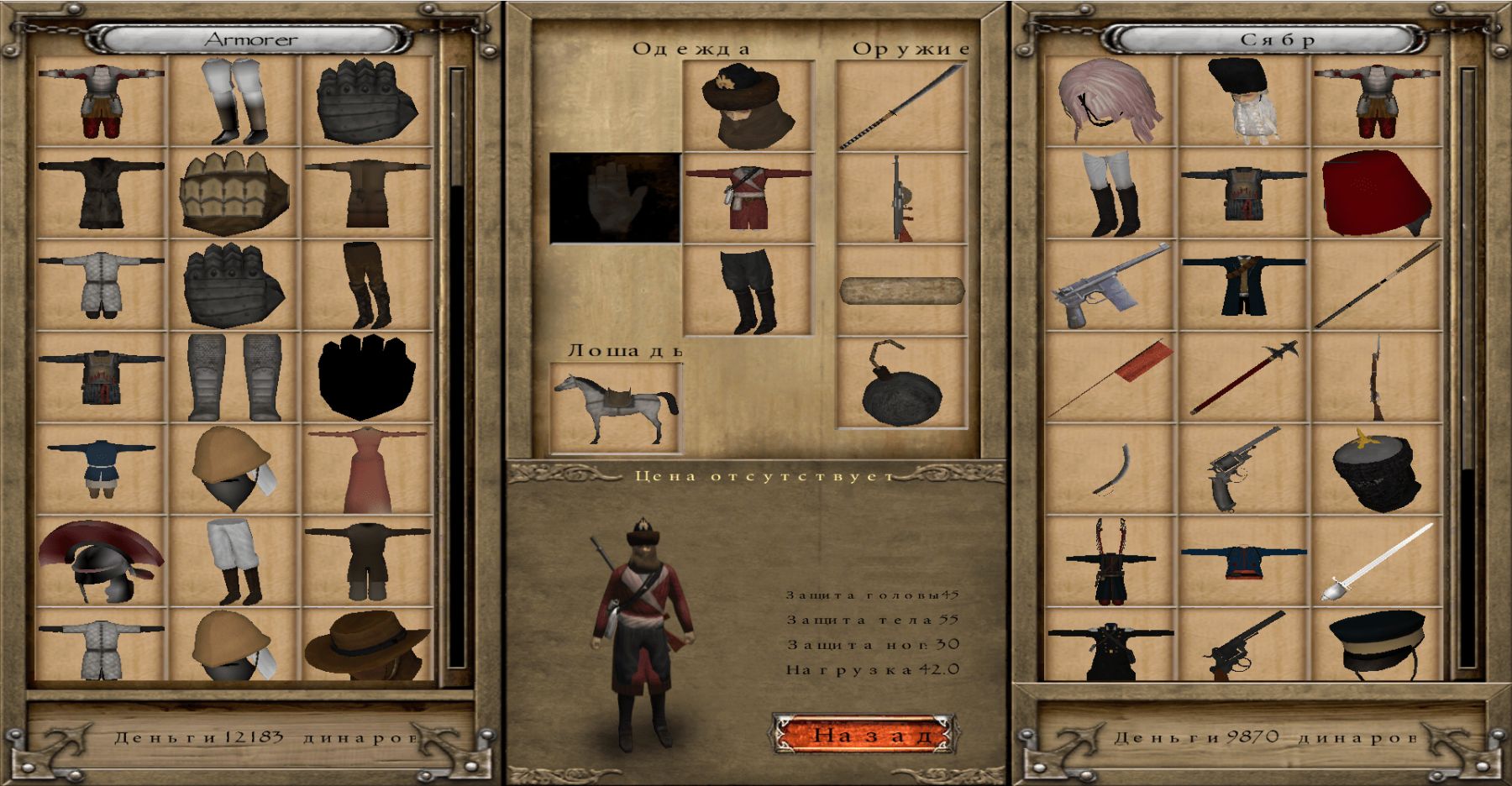The image size is (1512, 786).
Task: Choose the red-crested black helmet
Action: [x=101, y=561]
